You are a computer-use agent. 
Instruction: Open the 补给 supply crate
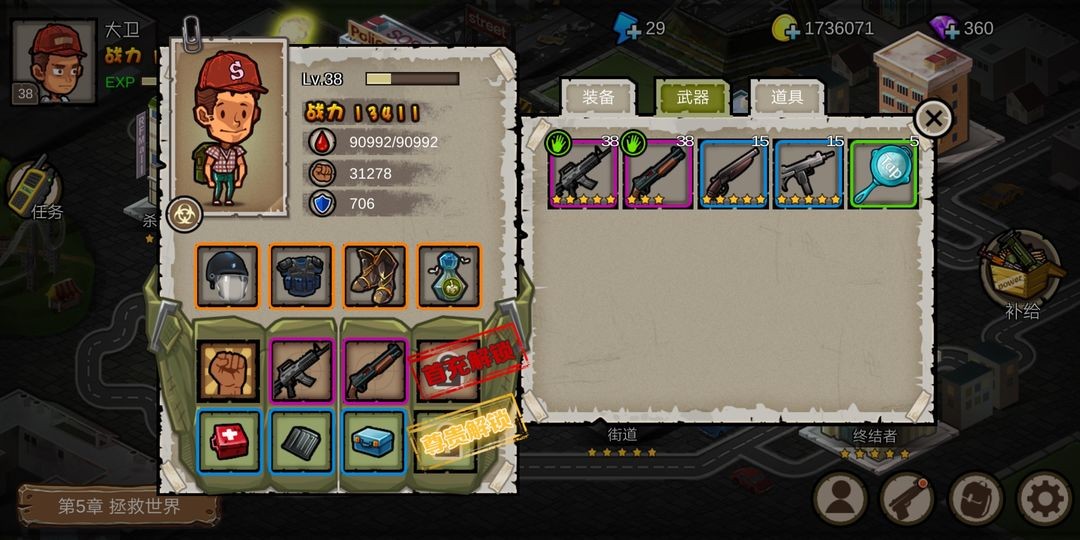pyautogui.click(x=1020, y=270)
